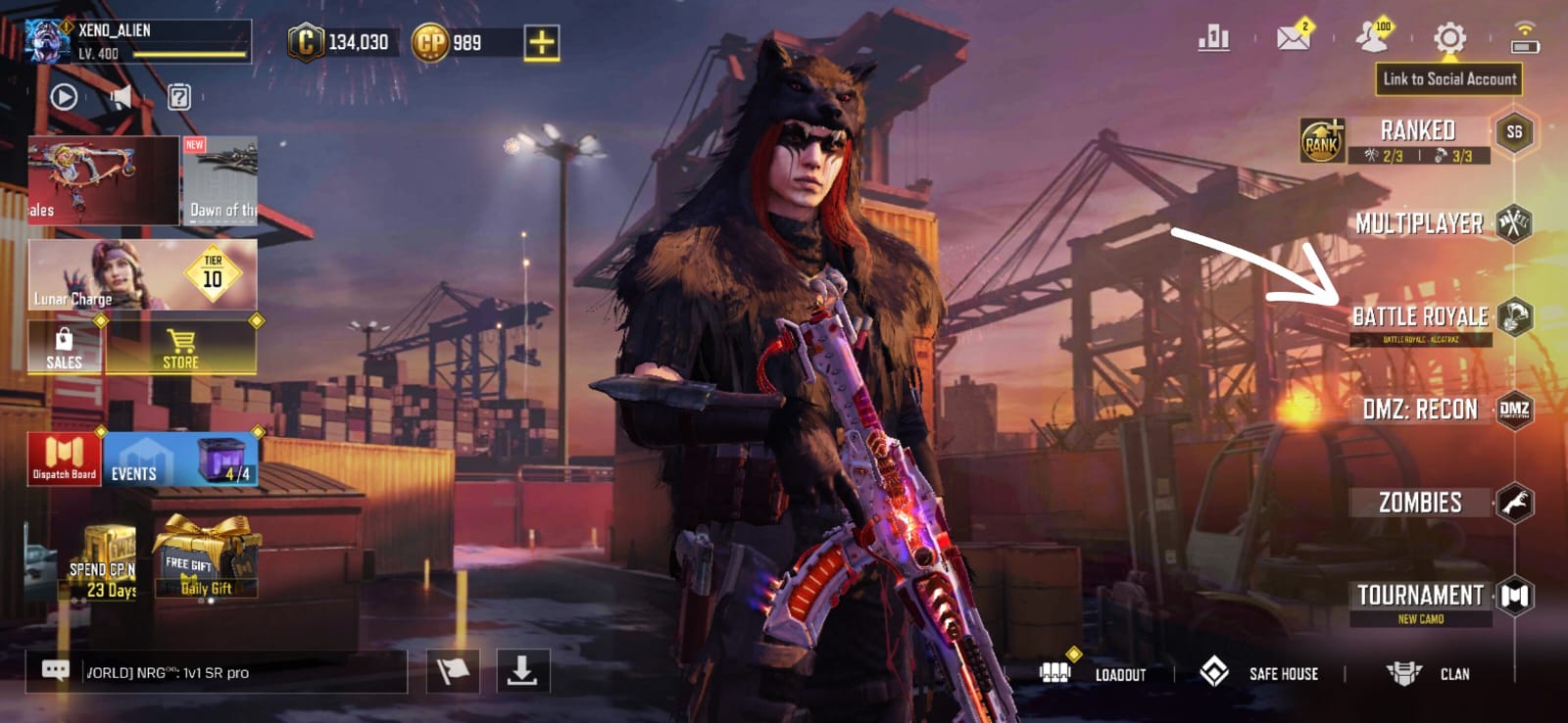
Task: Add CP with the yellow plus button
Action: 541,42
